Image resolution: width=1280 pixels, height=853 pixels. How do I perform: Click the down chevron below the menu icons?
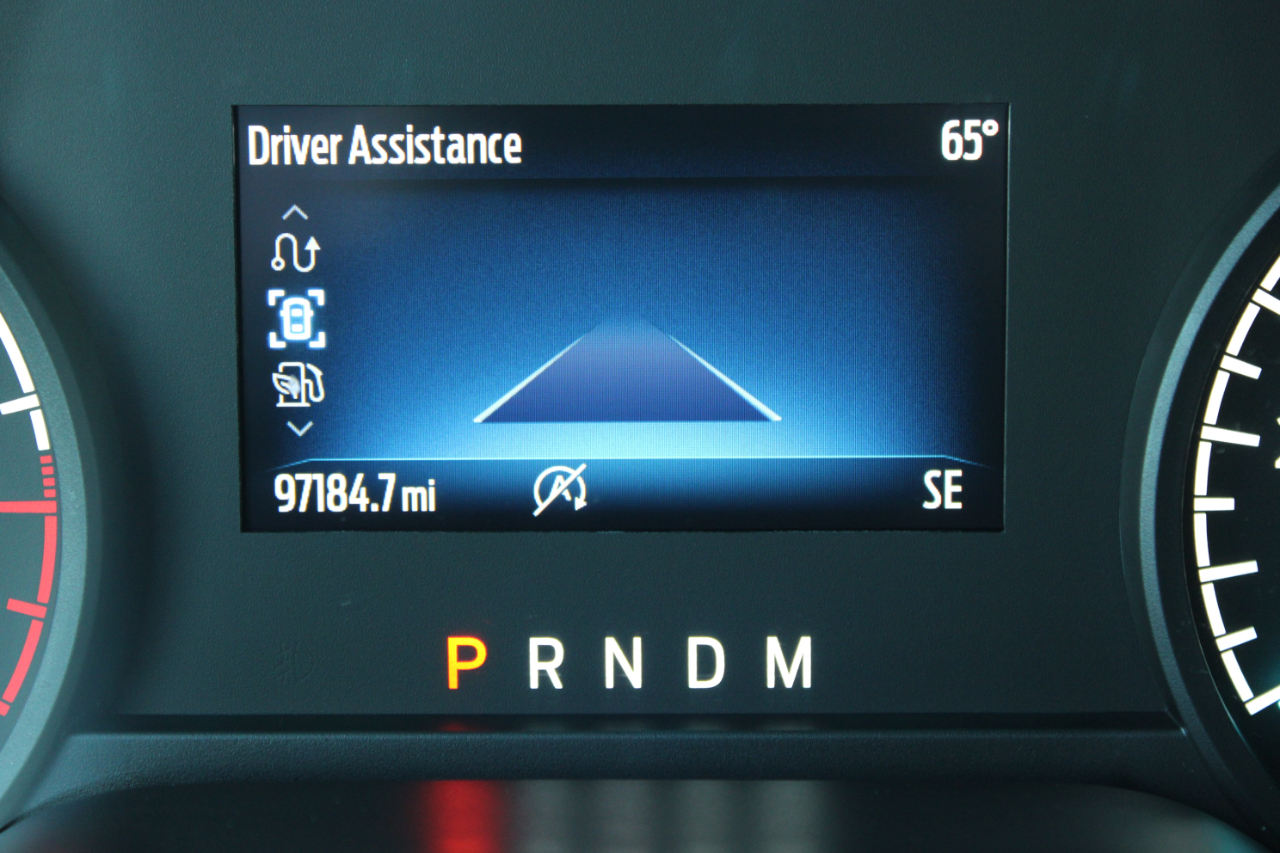coord(299,428)
